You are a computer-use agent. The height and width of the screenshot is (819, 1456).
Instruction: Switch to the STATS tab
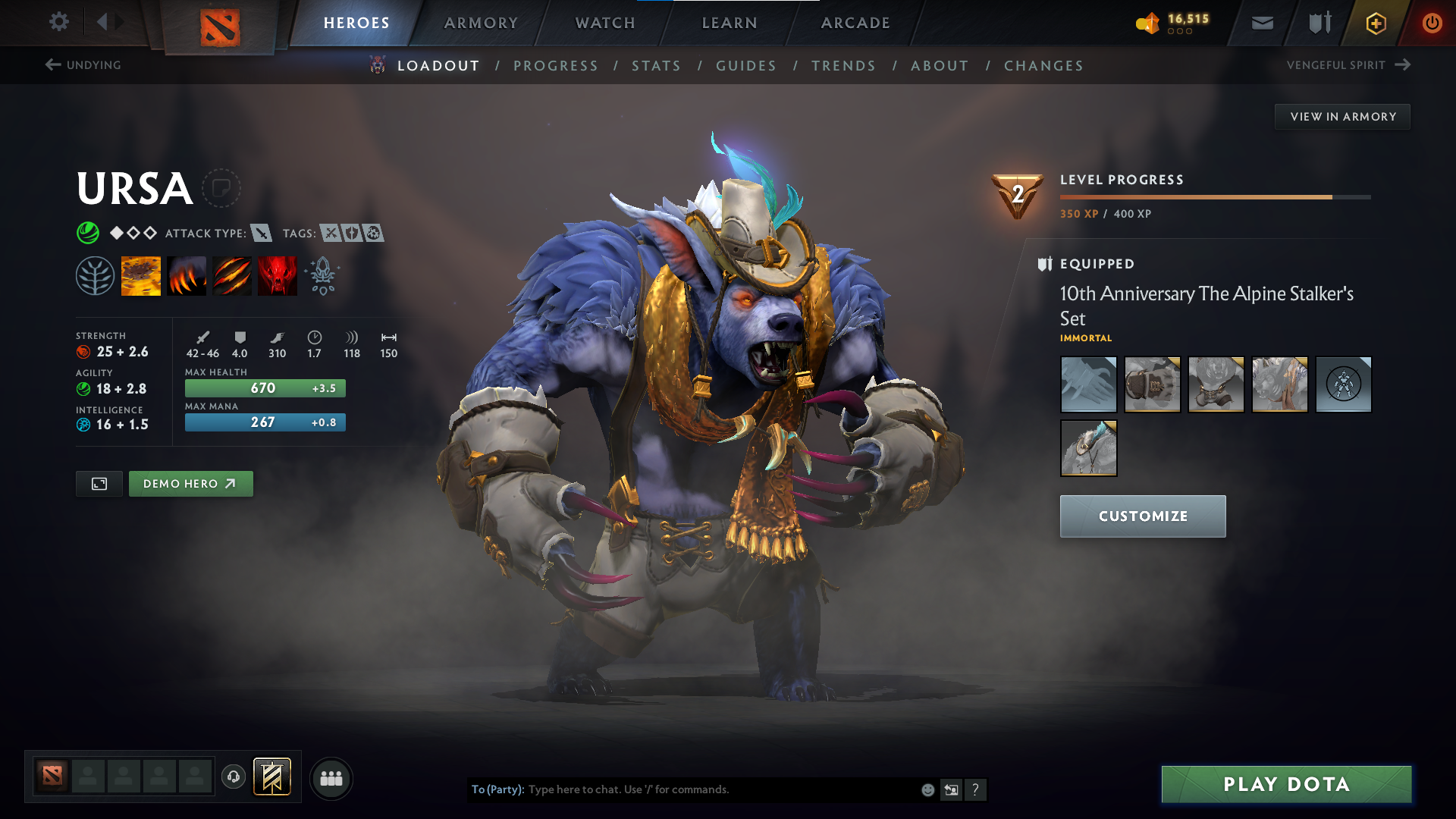pyautogui.click(x=656, y=66)
